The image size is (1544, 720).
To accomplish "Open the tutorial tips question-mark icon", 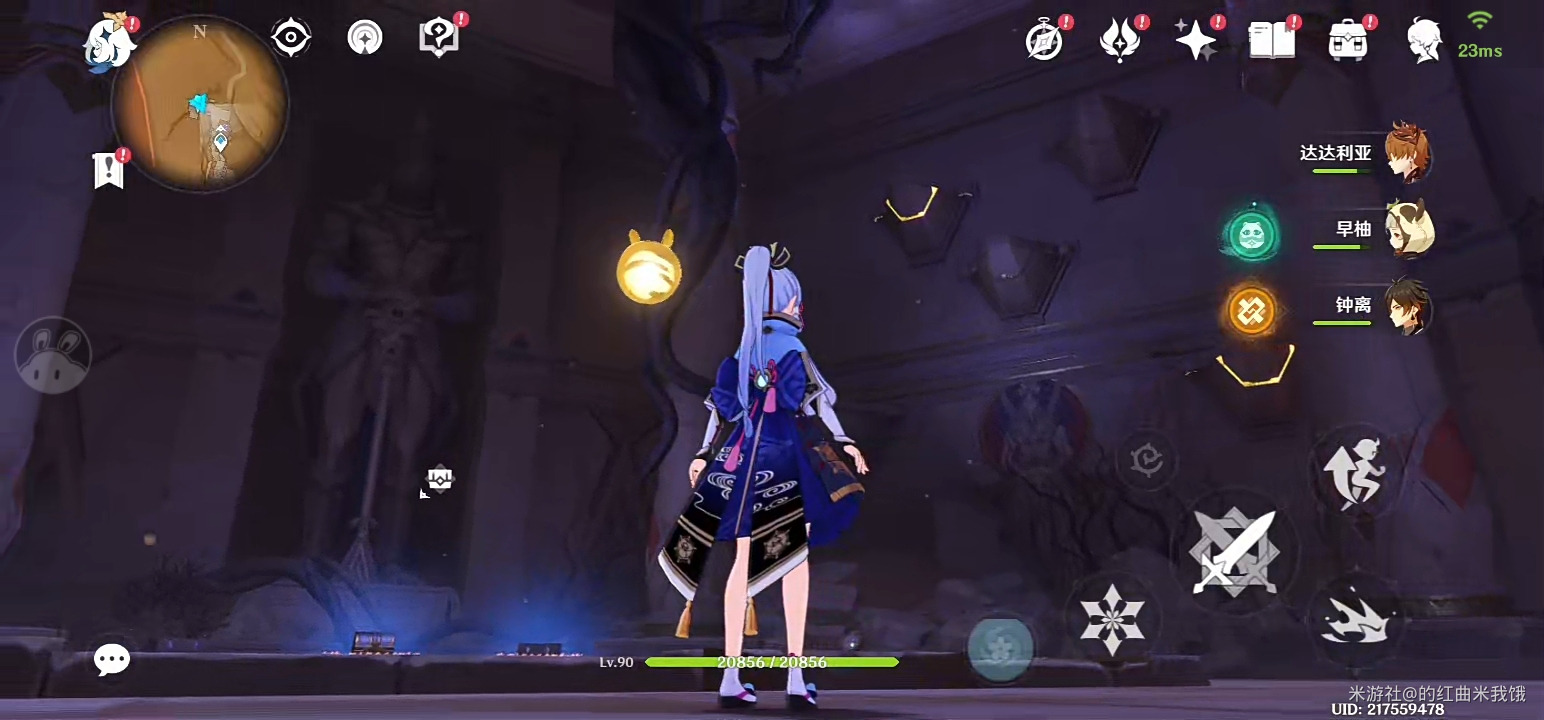I will pyautogui.click(x=438, y=38).
